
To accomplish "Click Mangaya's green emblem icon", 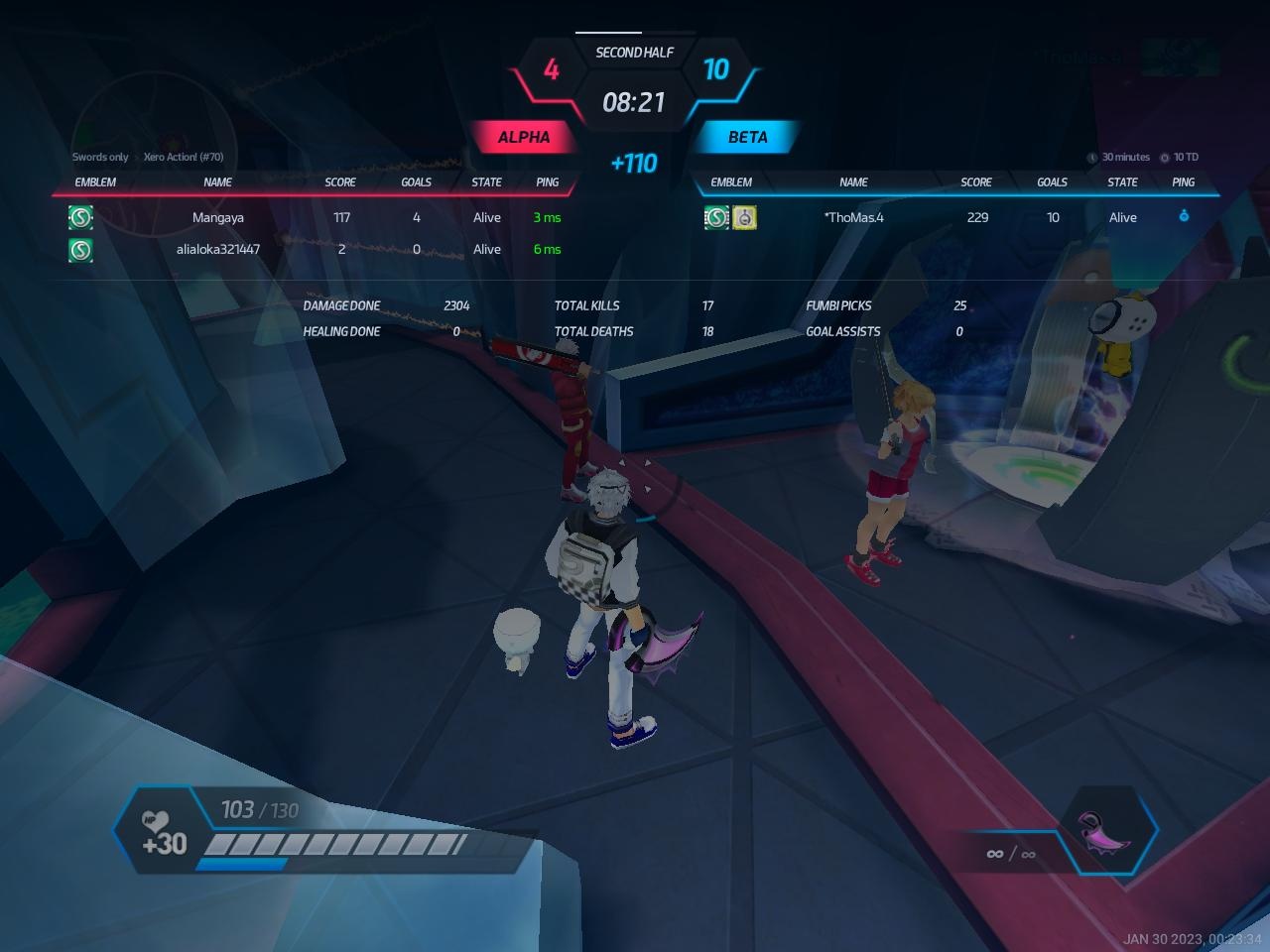I will pyautogui.click(x=80, y=217).
